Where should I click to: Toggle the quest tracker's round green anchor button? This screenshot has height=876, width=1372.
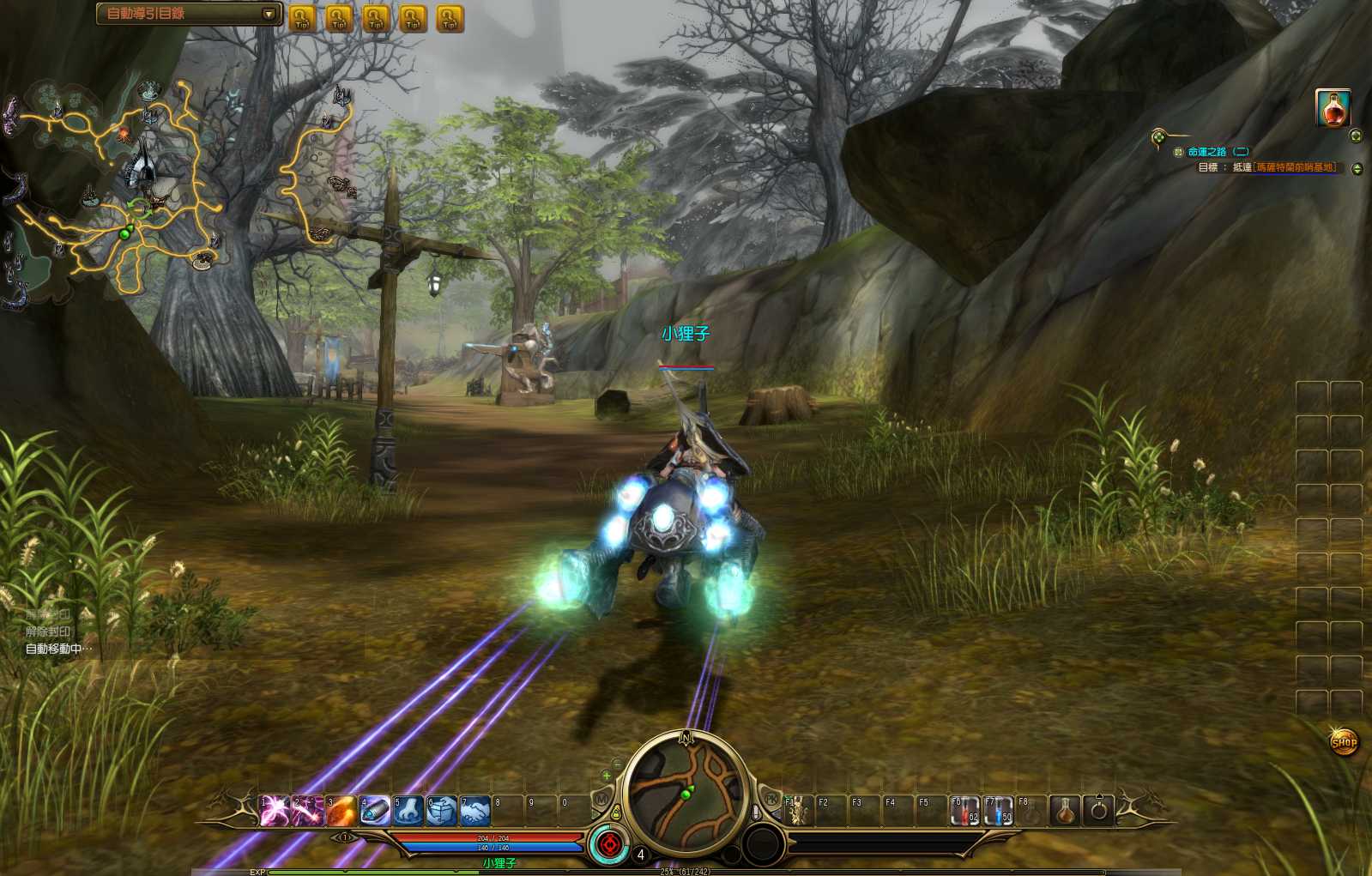(1158, 136)
